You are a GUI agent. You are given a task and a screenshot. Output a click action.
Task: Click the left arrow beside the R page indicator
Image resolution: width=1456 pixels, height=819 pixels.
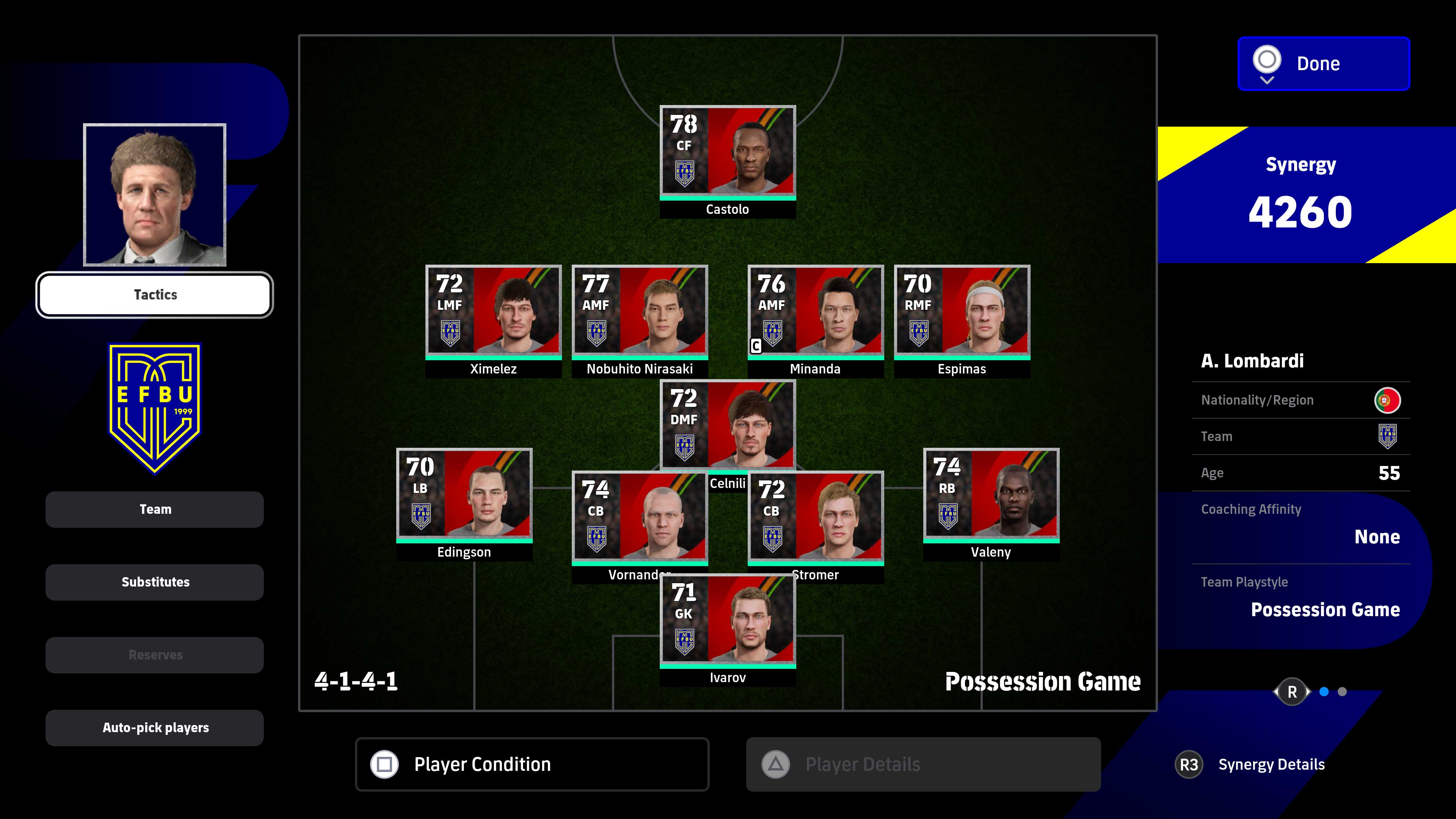(1276, 692)
